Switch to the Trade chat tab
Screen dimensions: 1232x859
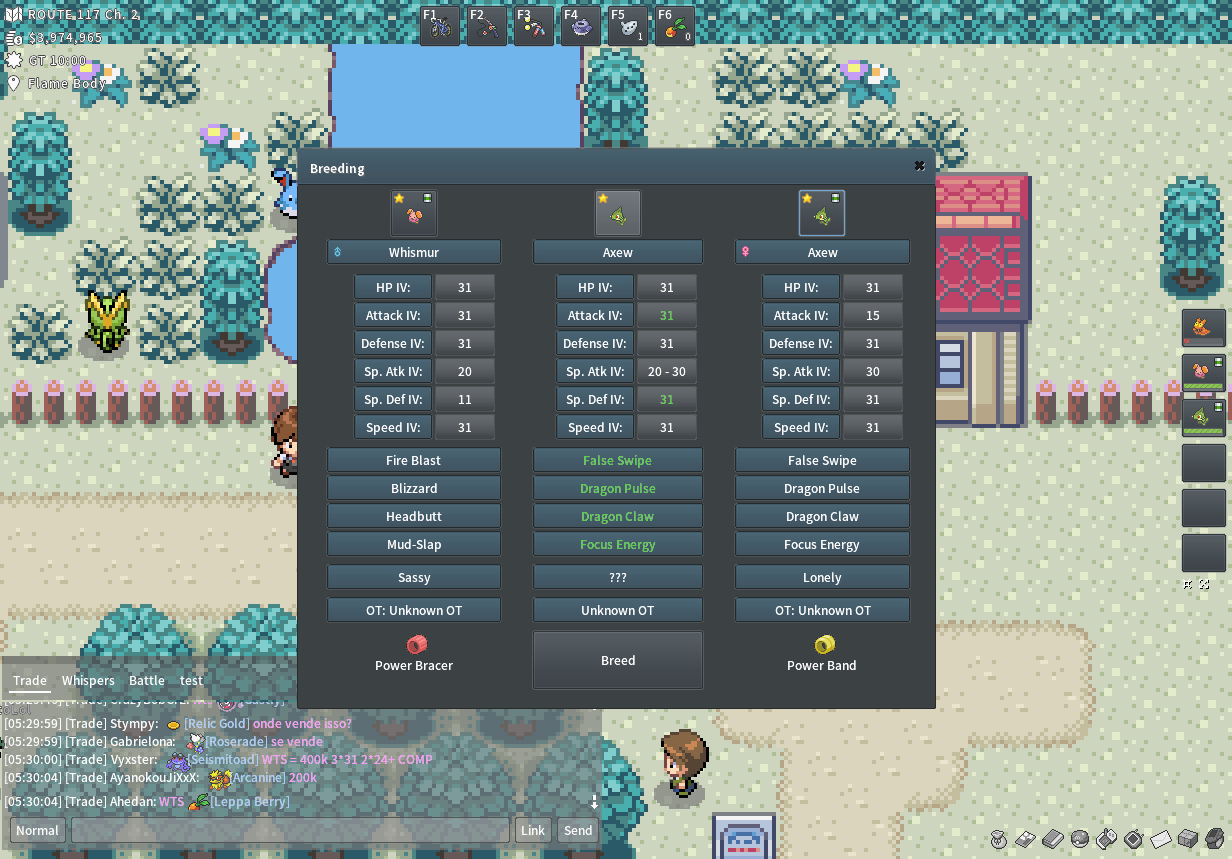[x=30, y=681]
